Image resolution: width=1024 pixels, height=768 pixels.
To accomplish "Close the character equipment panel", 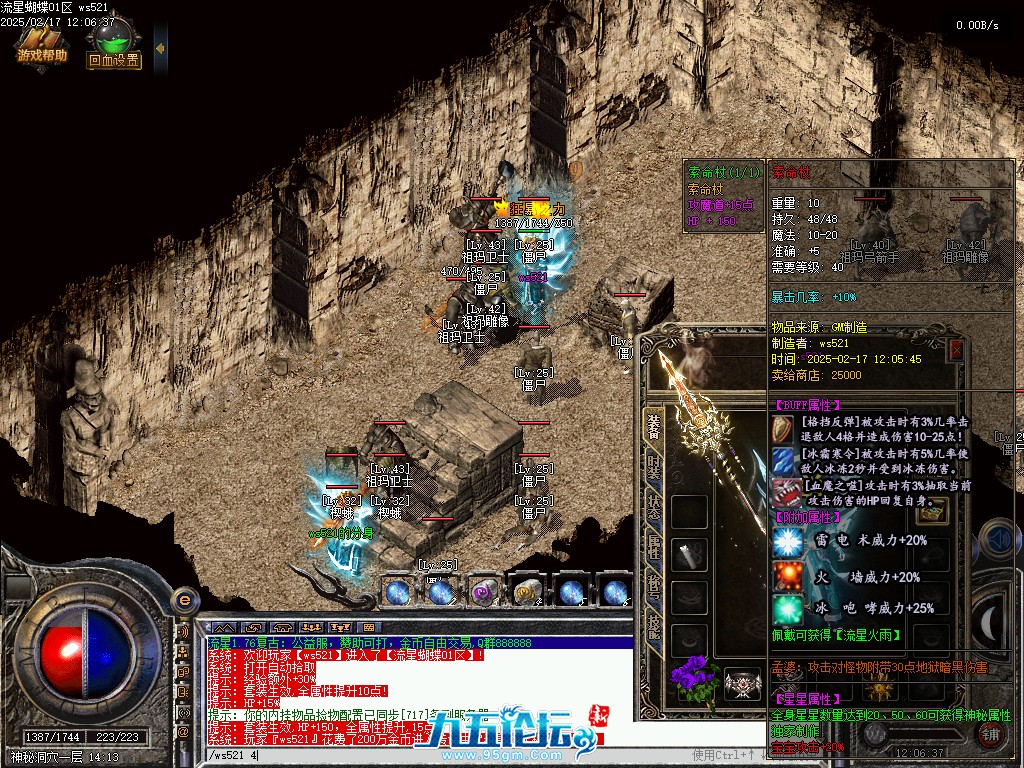I will [x=956, y=349].
